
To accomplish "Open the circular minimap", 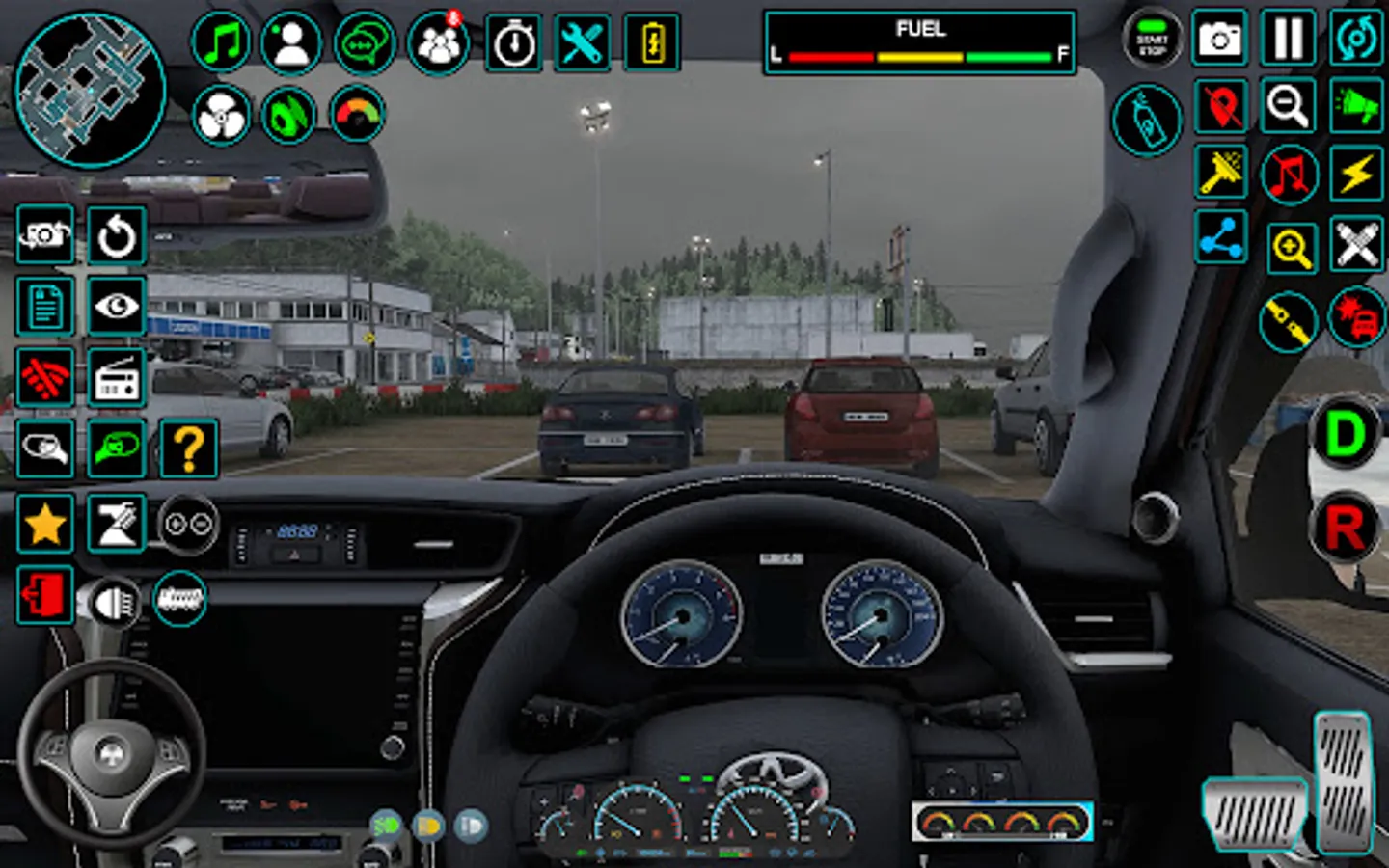I will [x=90, y=89].
